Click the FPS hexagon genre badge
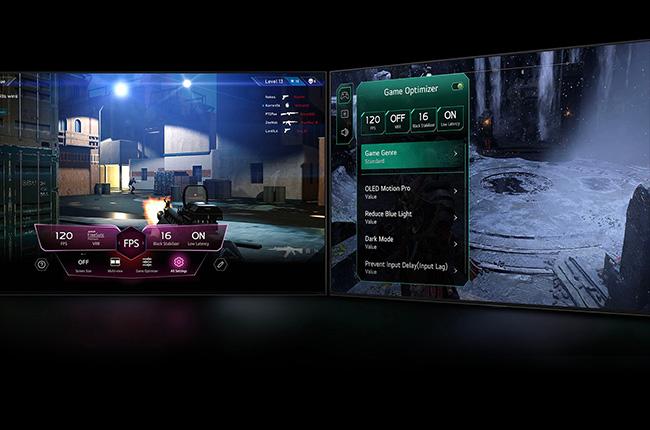The image size is (650, 430). 131,242
